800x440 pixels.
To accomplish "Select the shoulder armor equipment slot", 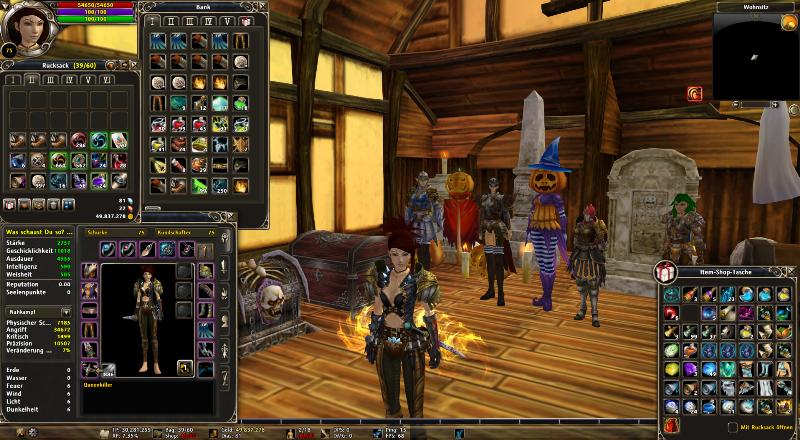I will 89,290.
